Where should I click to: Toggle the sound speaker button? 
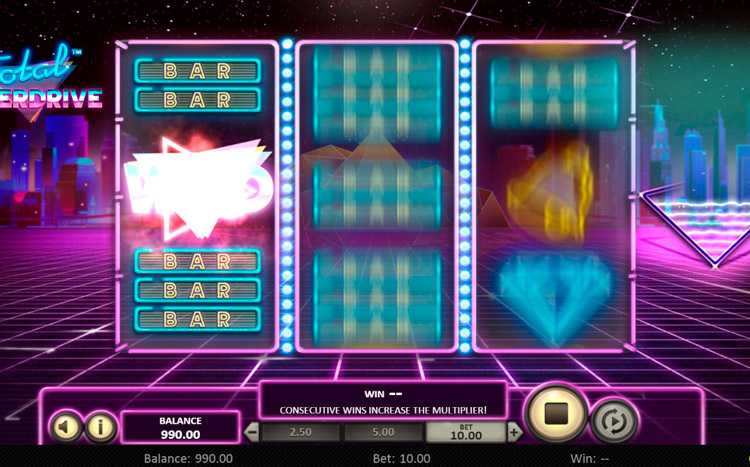(x=65, y=427)
